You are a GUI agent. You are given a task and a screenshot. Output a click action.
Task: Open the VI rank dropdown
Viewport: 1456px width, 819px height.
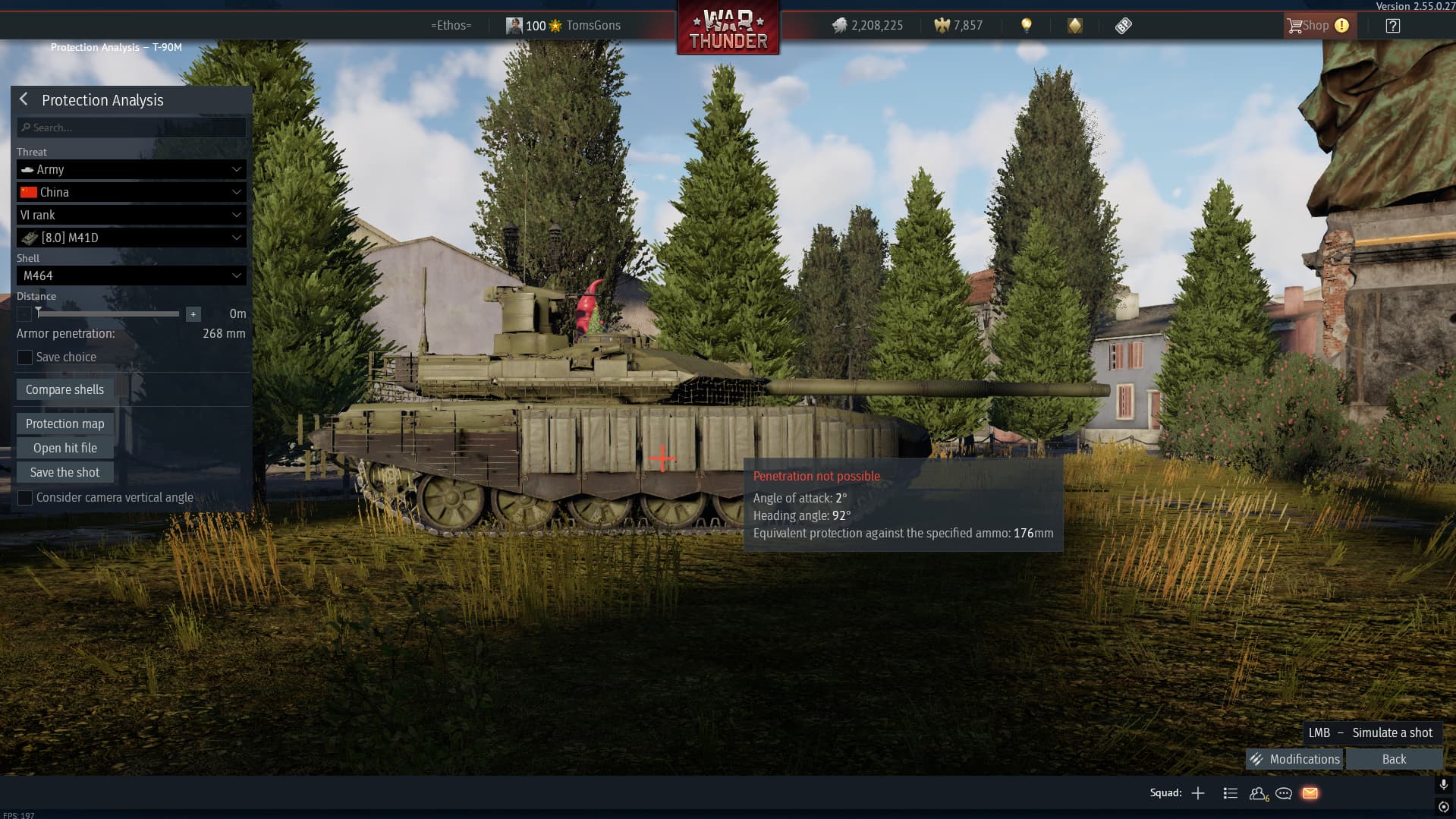pos(131,215)
